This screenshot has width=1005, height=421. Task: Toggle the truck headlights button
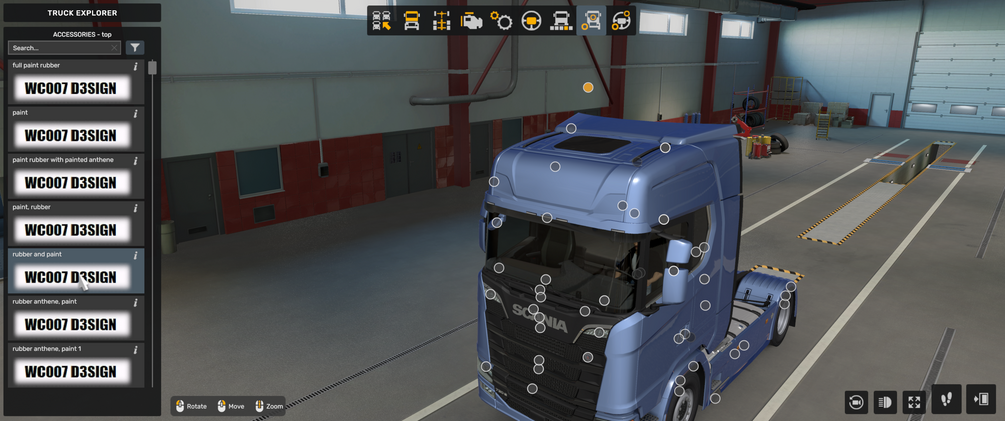click(885, 402)
